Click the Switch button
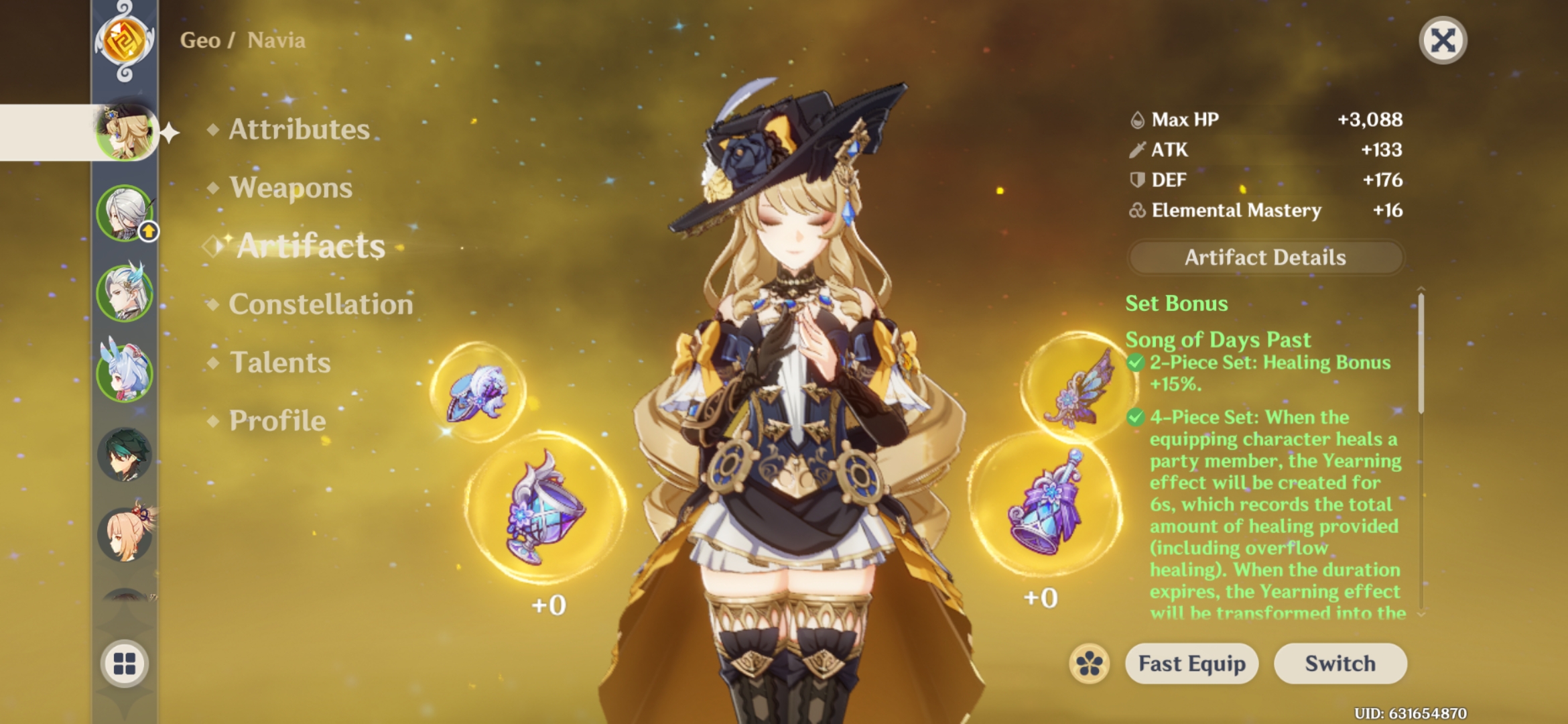 (1339, 664)
